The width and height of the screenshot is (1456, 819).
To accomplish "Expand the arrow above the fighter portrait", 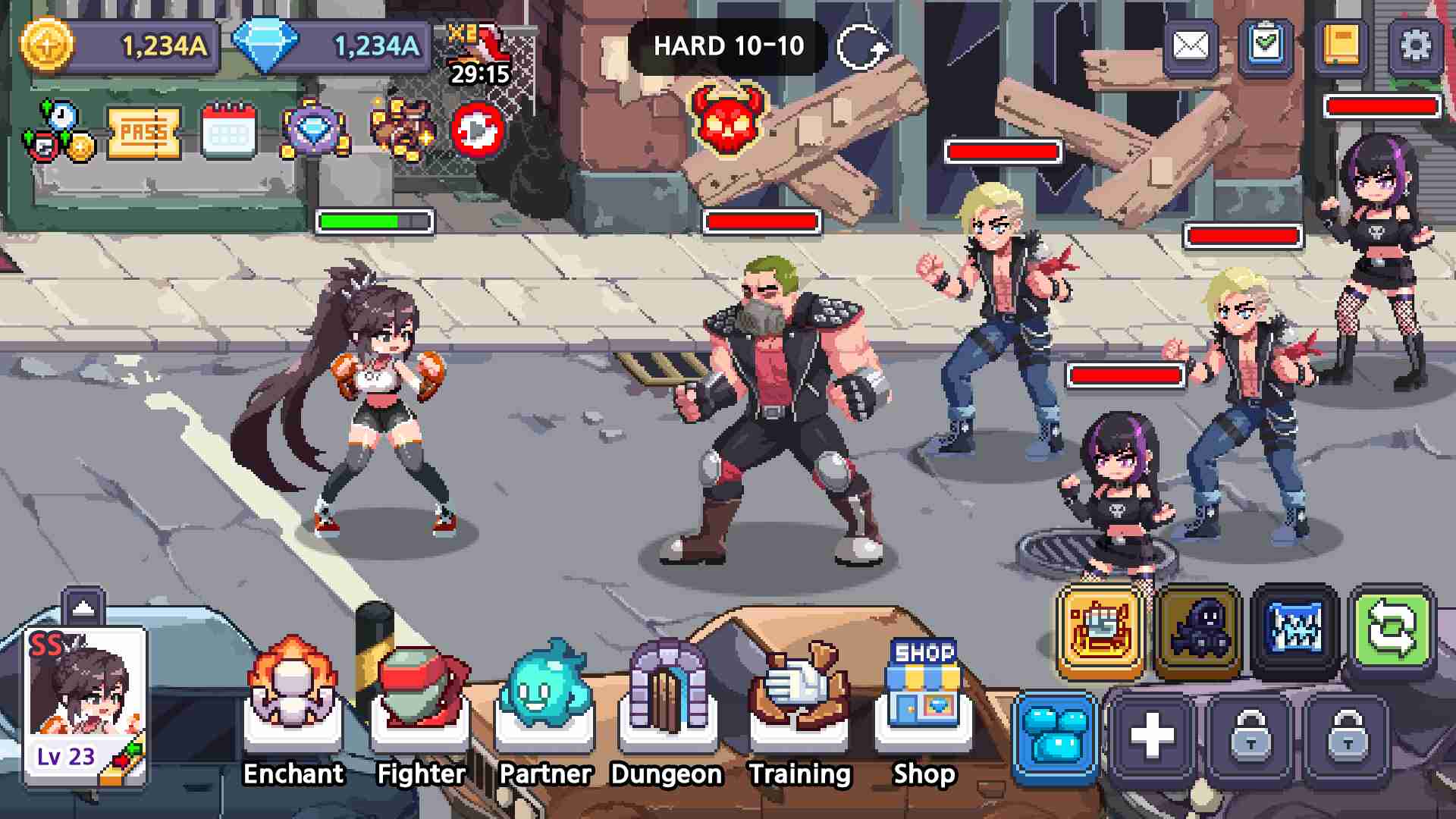I will [83, 606].
